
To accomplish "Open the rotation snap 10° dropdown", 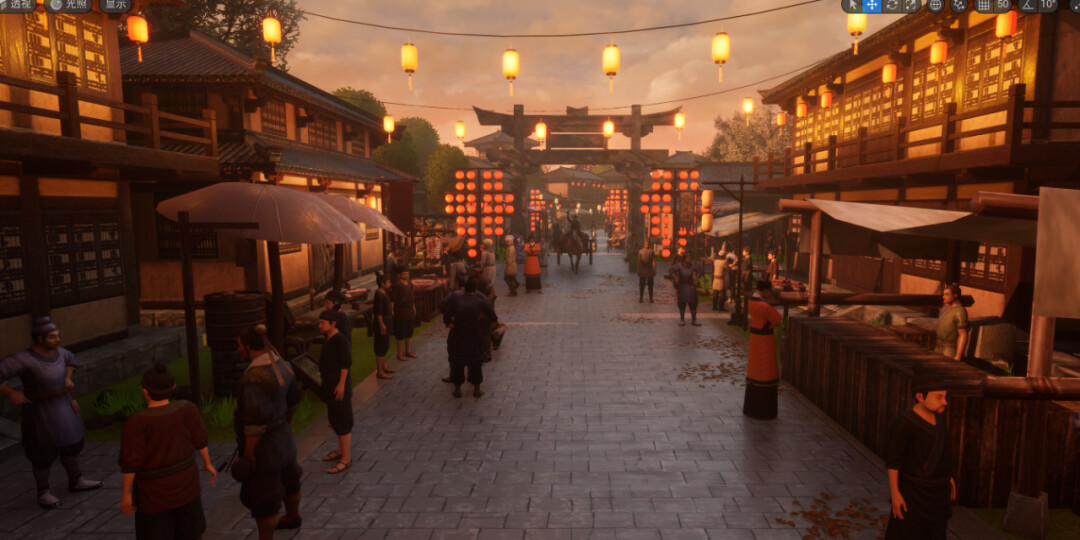I will (x=1046, y=5).
